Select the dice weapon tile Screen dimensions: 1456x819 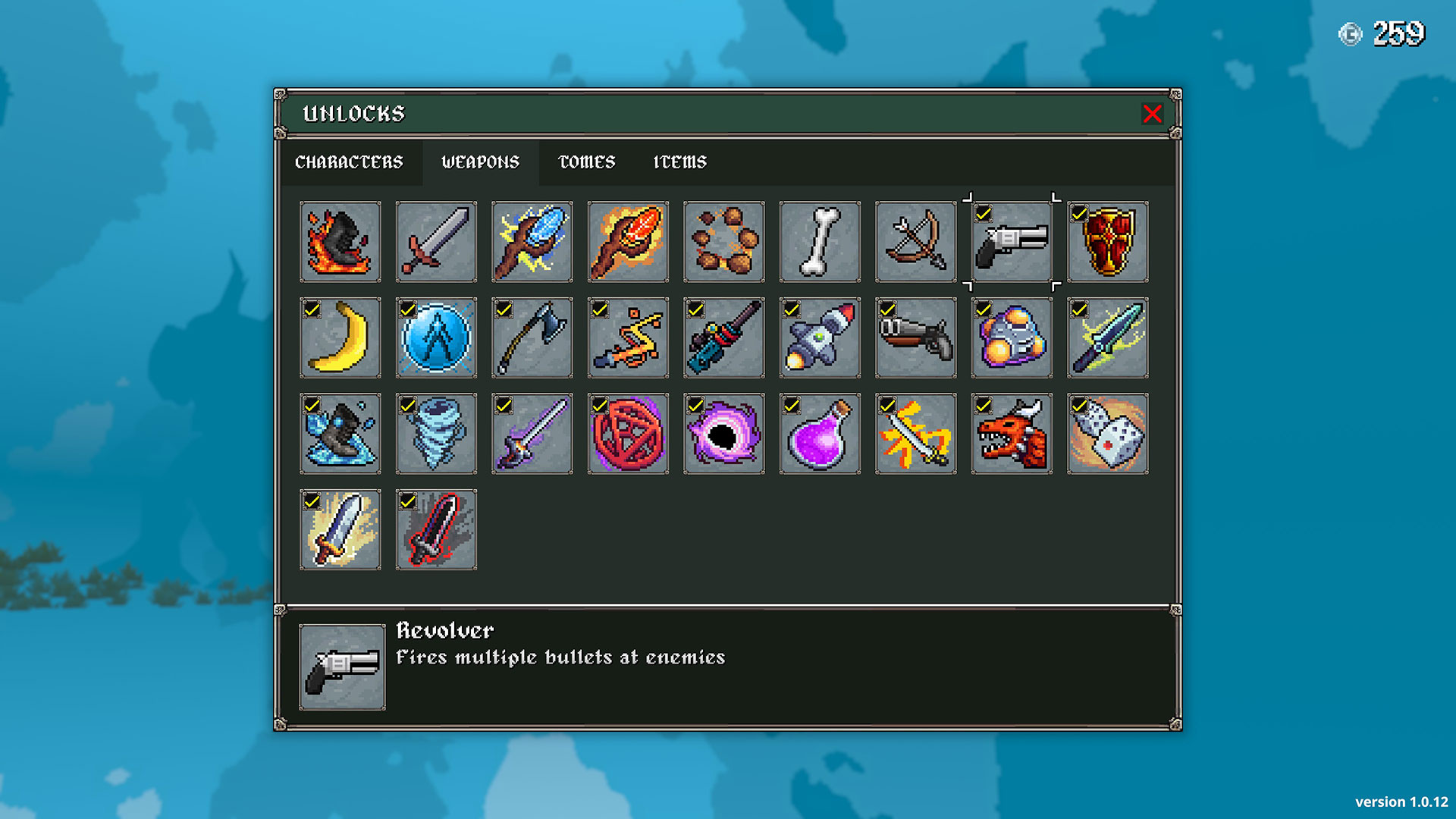(x=1107, y=434)
